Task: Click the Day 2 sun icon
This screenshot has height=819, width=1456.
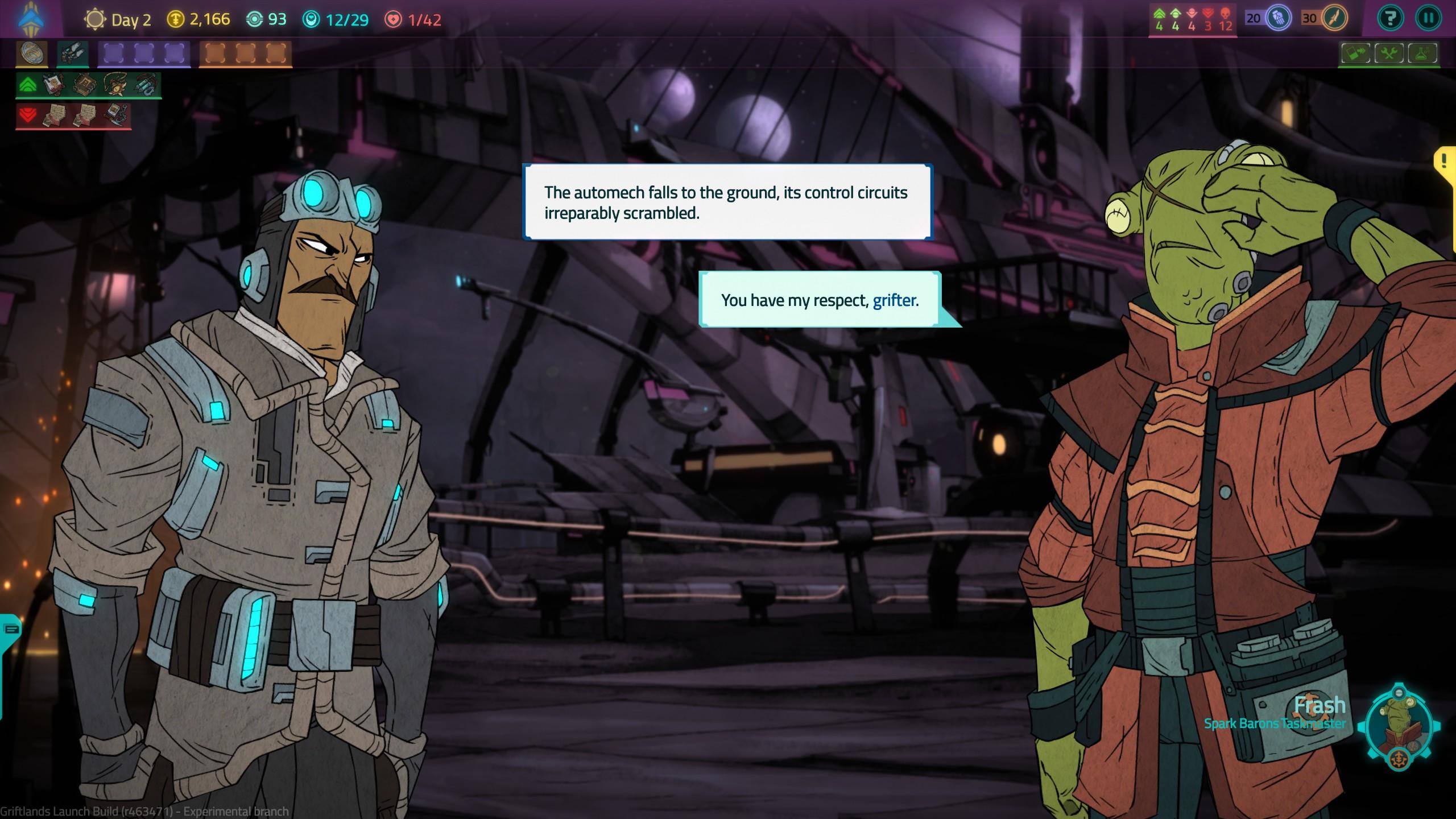Action: (94, 19)
